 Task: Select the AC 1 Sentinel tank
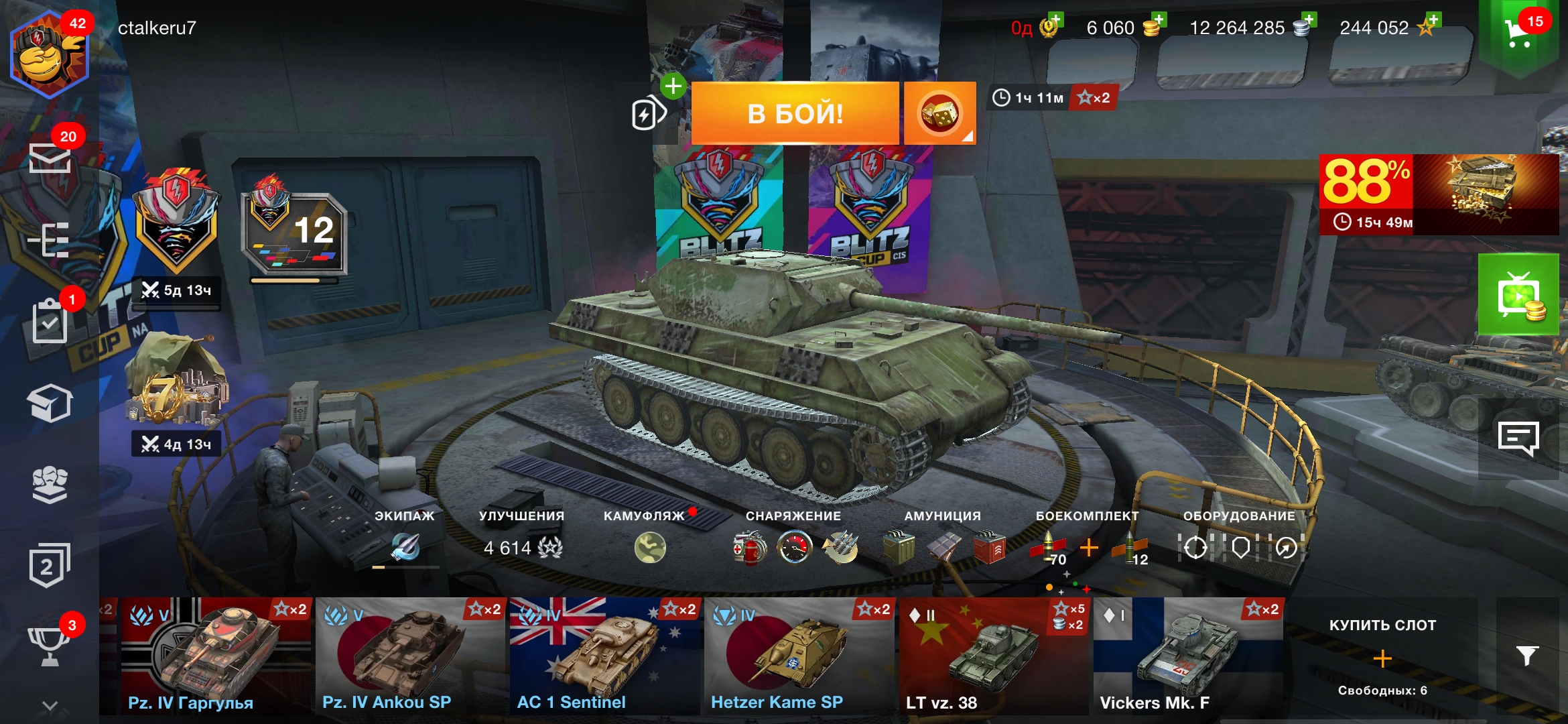(604, 657)
